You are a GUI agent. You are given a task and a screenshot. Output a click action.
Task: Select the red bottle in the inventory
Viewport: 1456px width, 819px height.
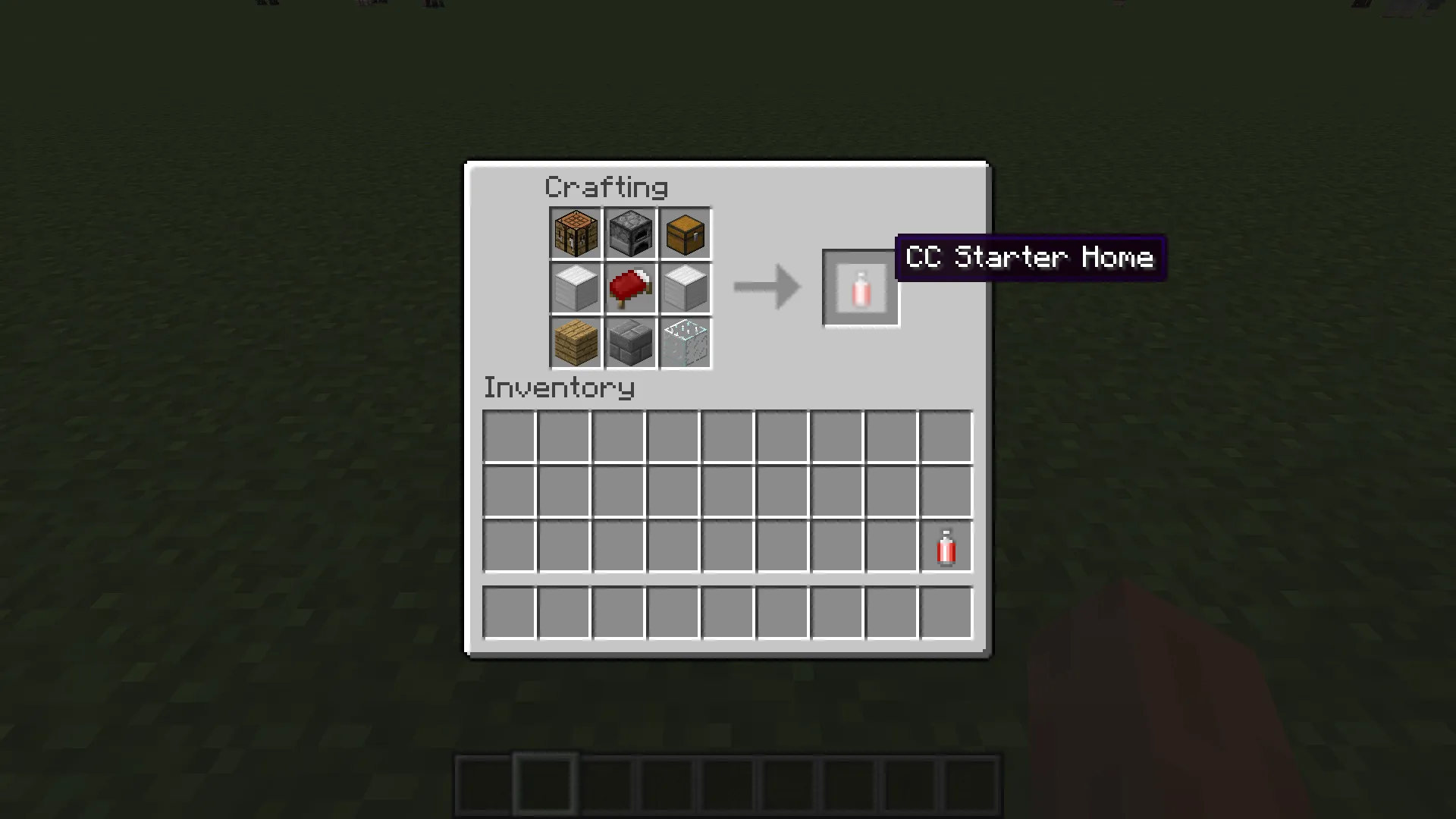(945, 547)
